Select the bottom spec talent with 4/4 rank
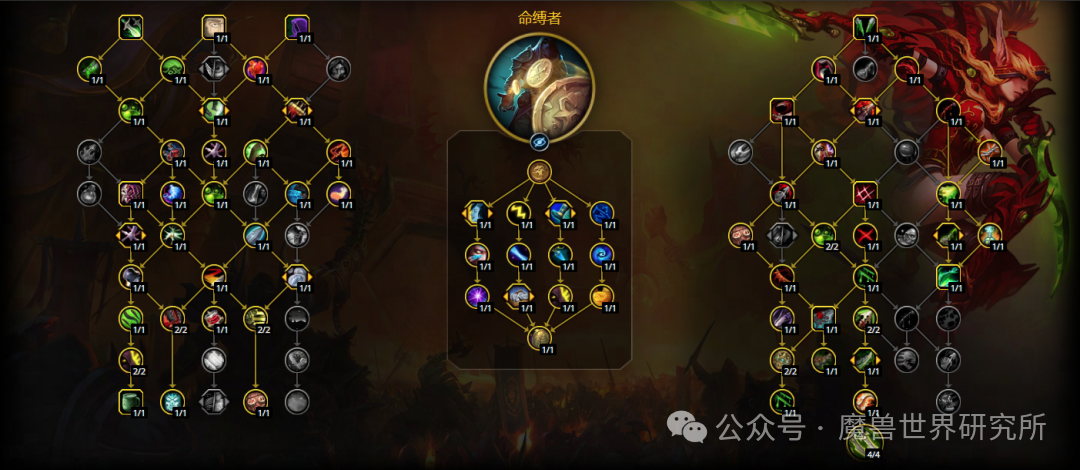The image size is (1080, 470). coord(866,443)
